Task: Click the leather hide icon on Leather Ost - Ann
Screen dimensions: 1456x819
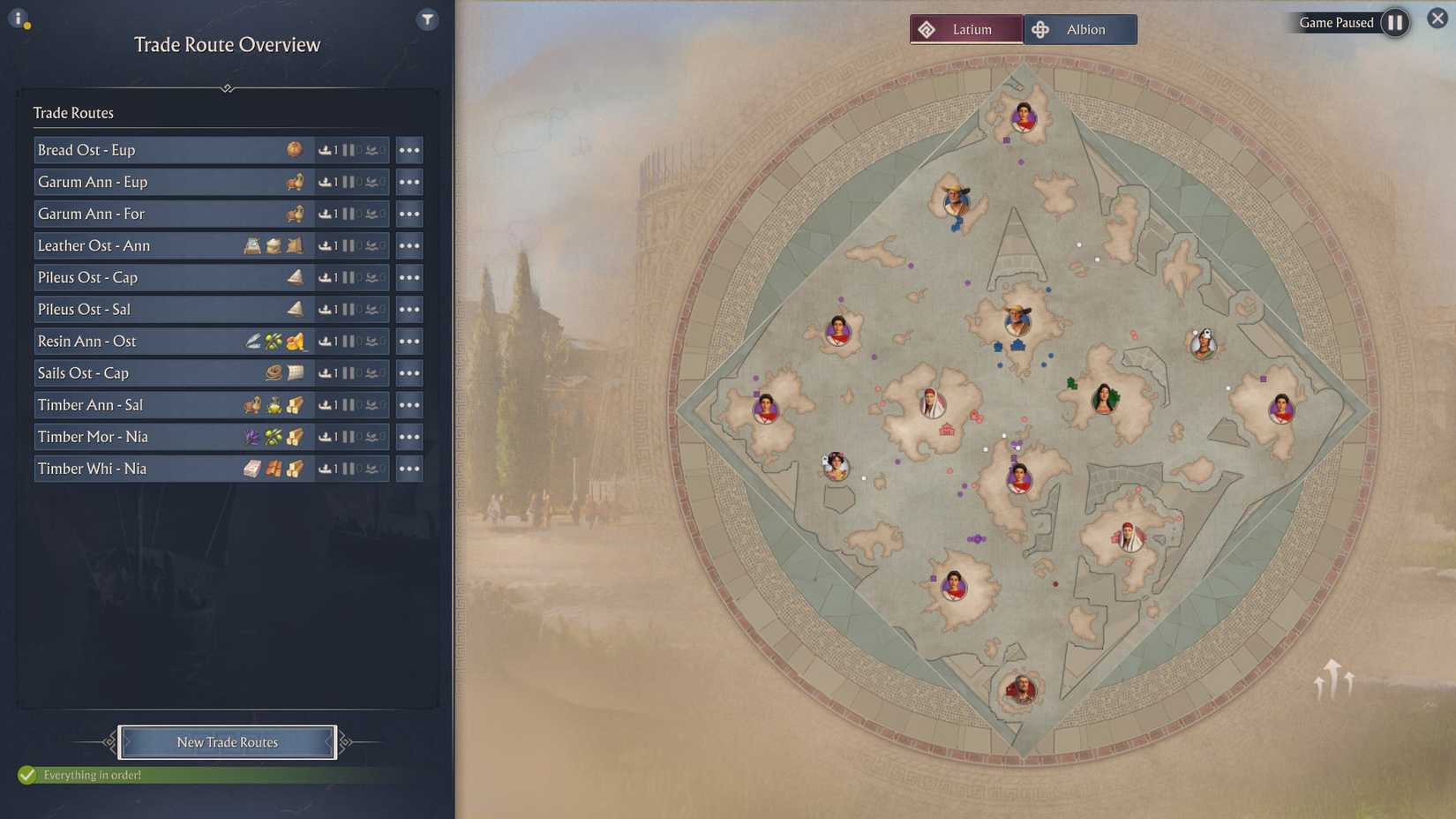Action: 292,246
